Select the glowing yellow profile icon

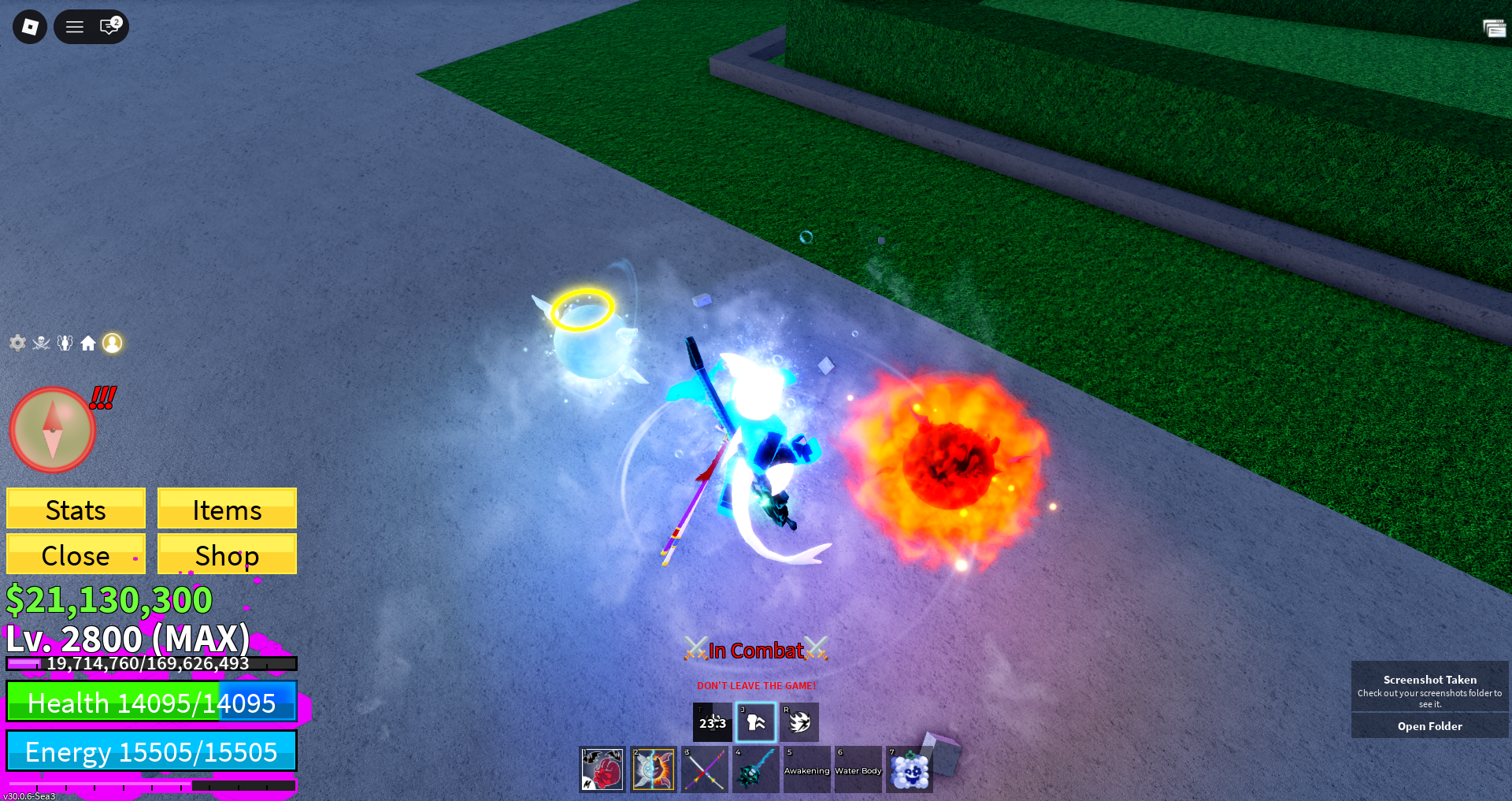pyautogui.click(x=113, y=343)
